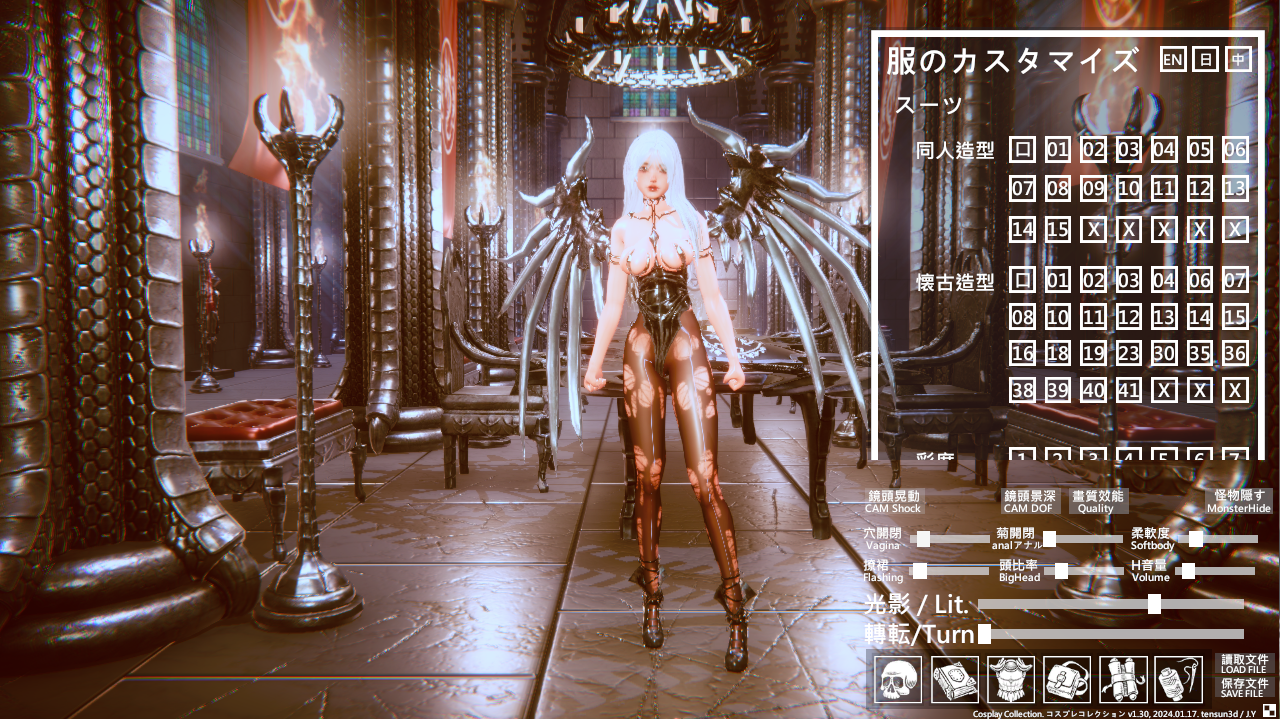Choose the 中 Chinese language button
The width and height of the screenshot is (1280, 719).
[1238, 60]
